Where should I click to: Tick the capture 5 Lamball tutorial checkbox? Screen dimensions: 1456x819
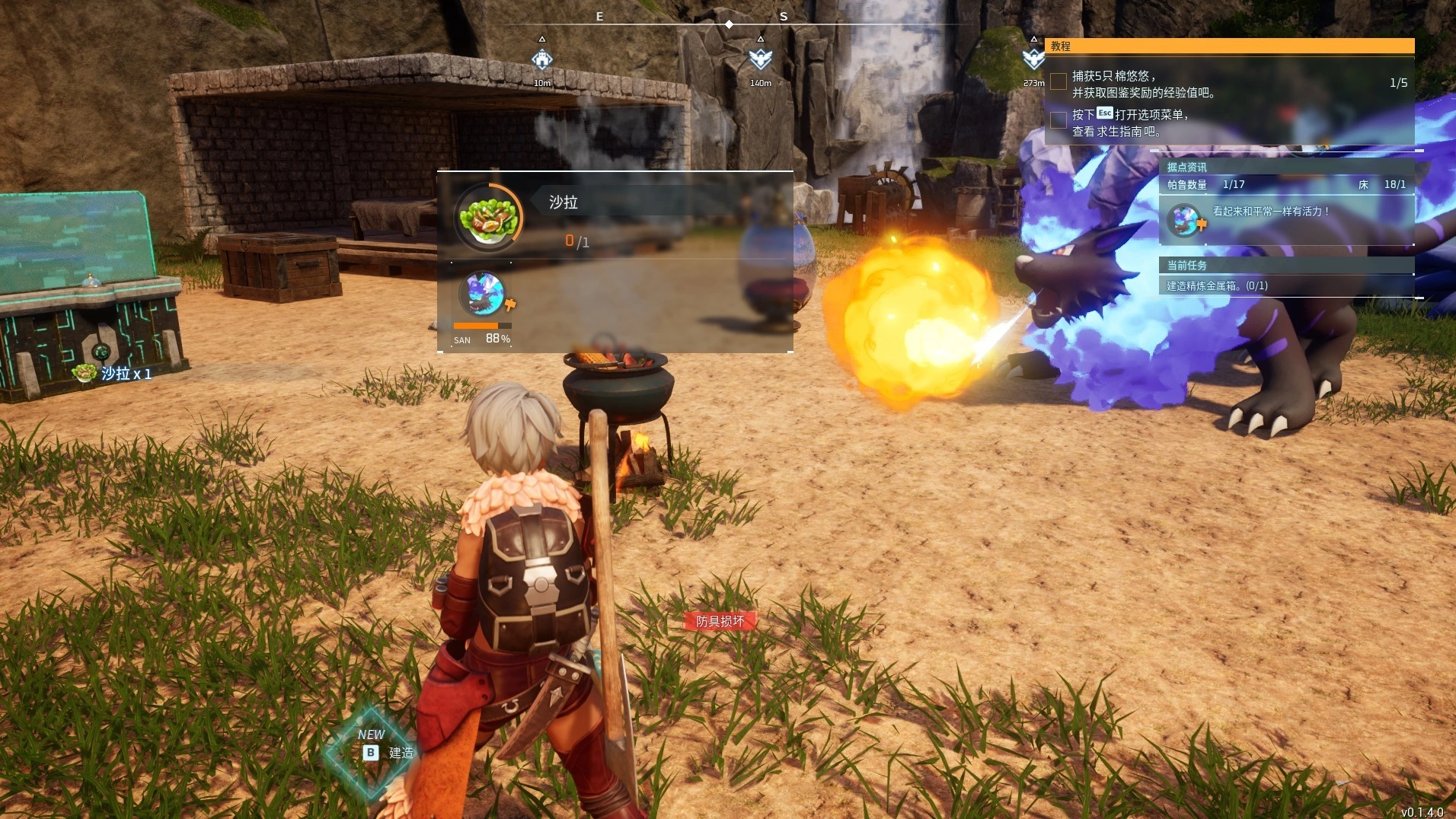[x=1058, y=81]
